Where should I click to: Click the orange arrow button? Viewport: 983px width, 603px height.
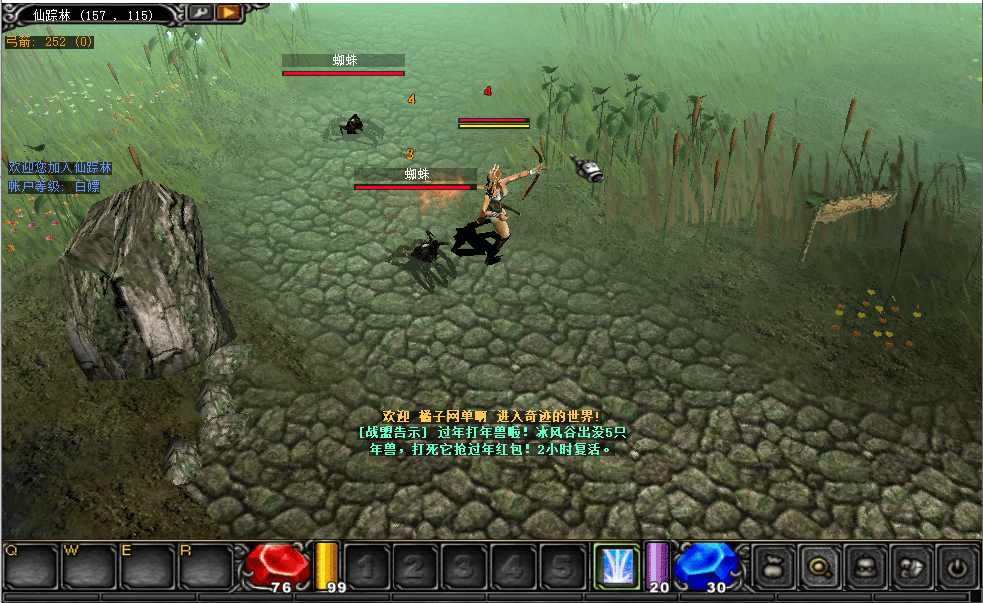click(x=228, y=12)
